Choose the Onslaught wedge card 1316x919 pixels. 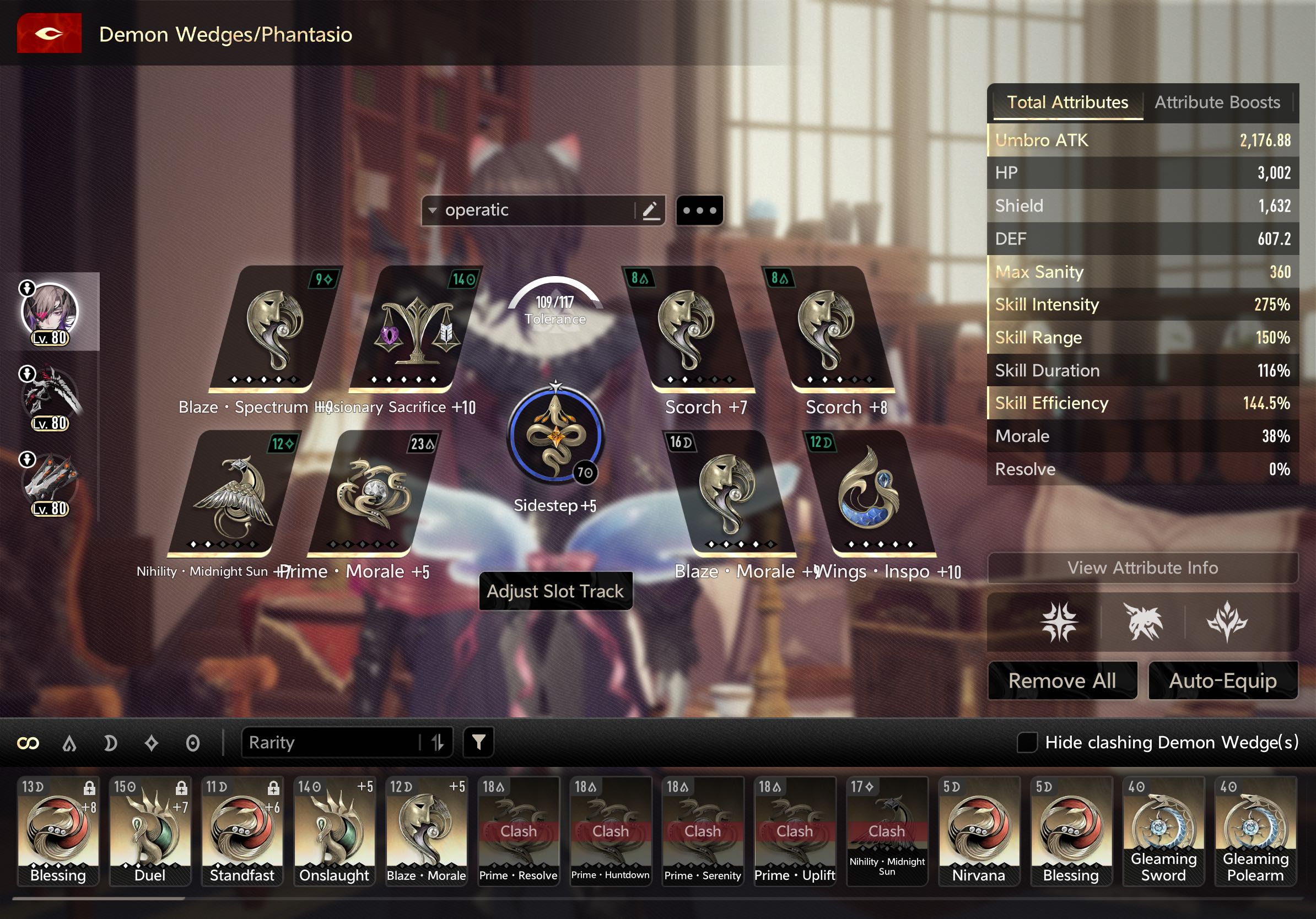coord(334,831)
